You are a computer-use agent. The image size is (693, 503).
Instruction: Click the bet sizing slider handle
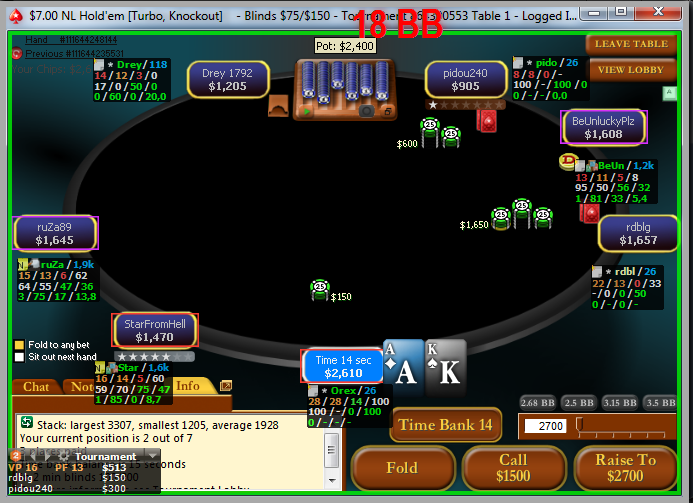point(579,425)
